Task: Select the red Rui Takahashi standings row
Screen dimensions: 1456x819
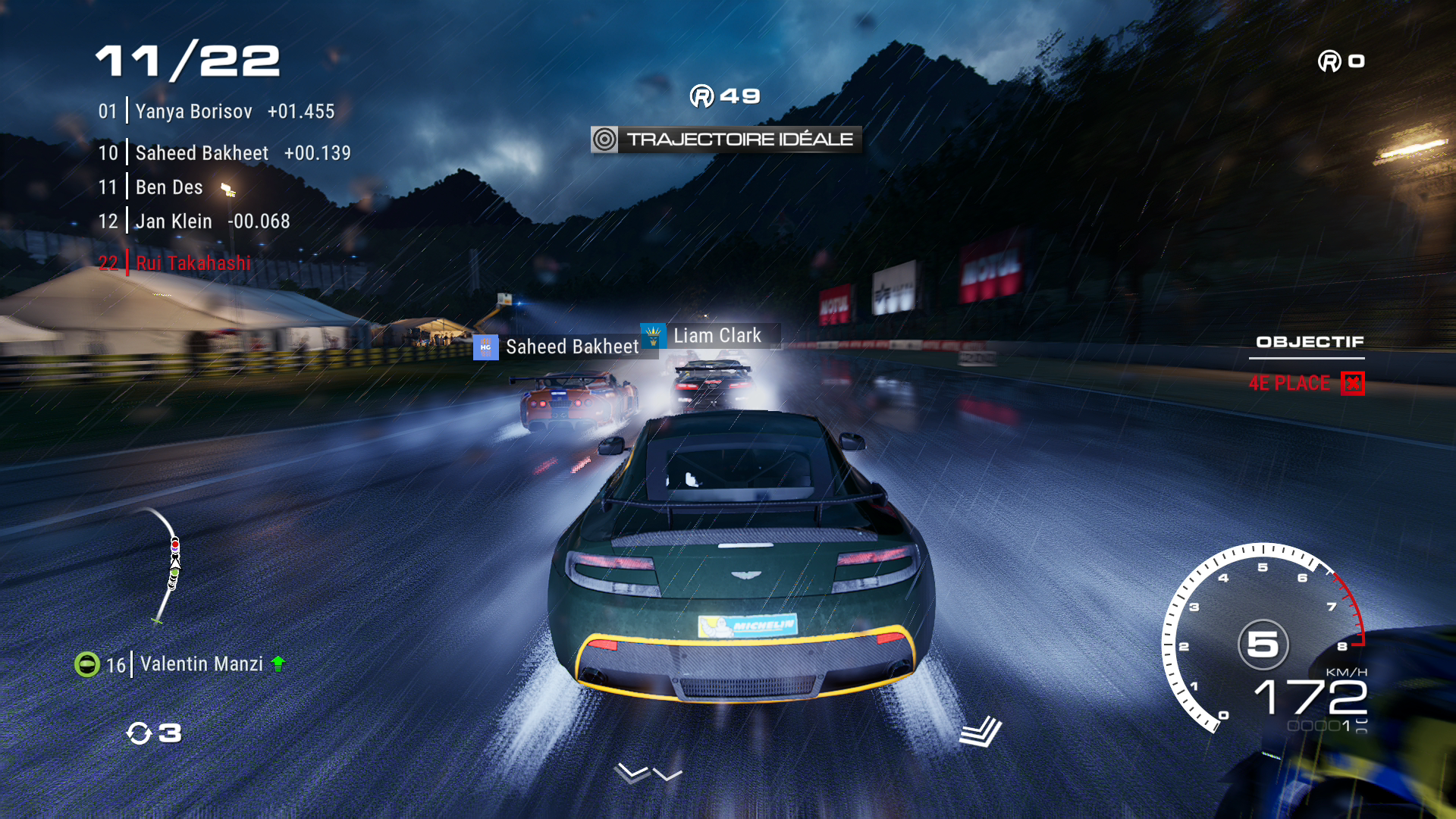Action: 175,263
